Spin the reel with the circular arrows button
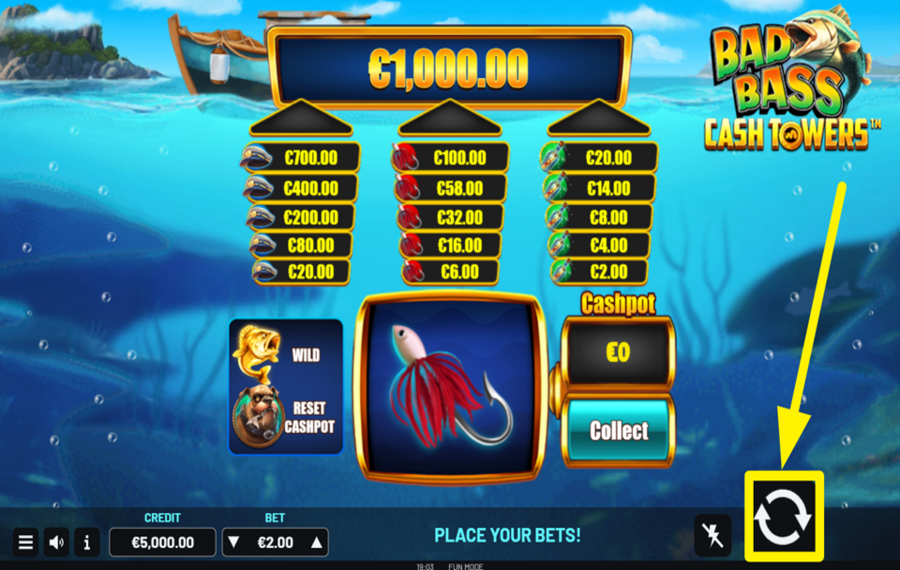This screenshot has width=900, height=570. pyautogui.click(x=782, y=516)
